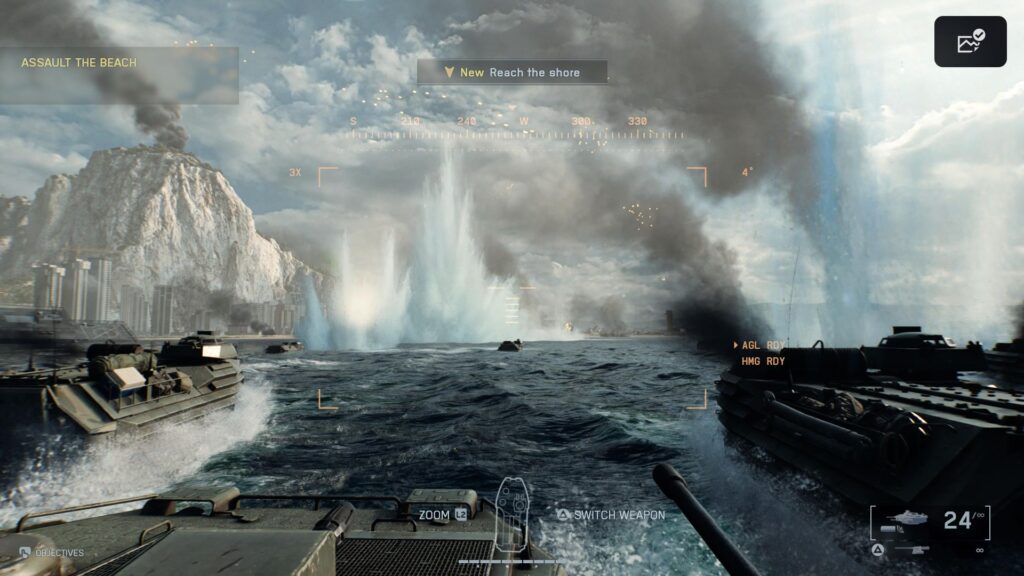Choose the HMG RDY weapon entry
This screenshot has width=1024, height=576.
click(763, 361)
